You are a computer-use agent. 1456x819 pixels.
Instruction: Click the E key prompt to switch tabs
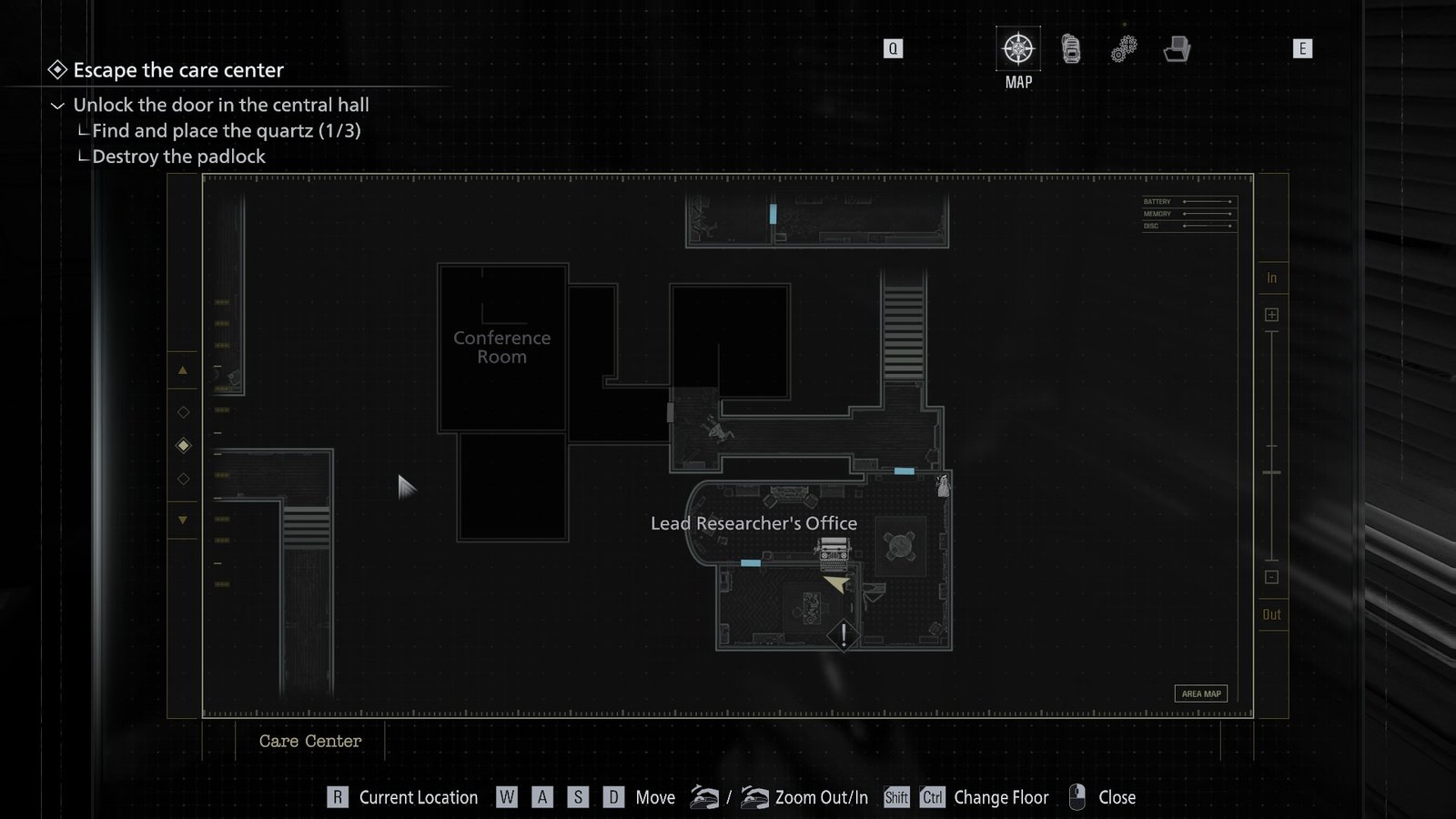pyautogui.click(x=1303, y=49)
